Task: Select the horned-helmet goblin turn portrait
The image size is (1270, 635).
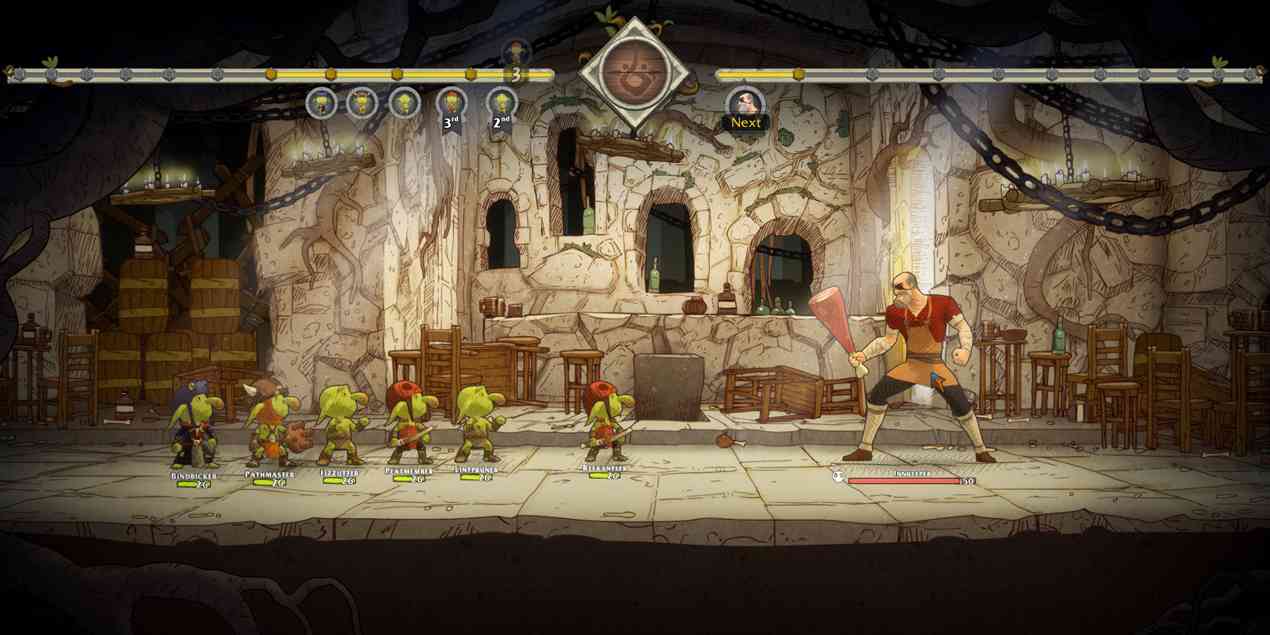Action: [x=362, y=103]
